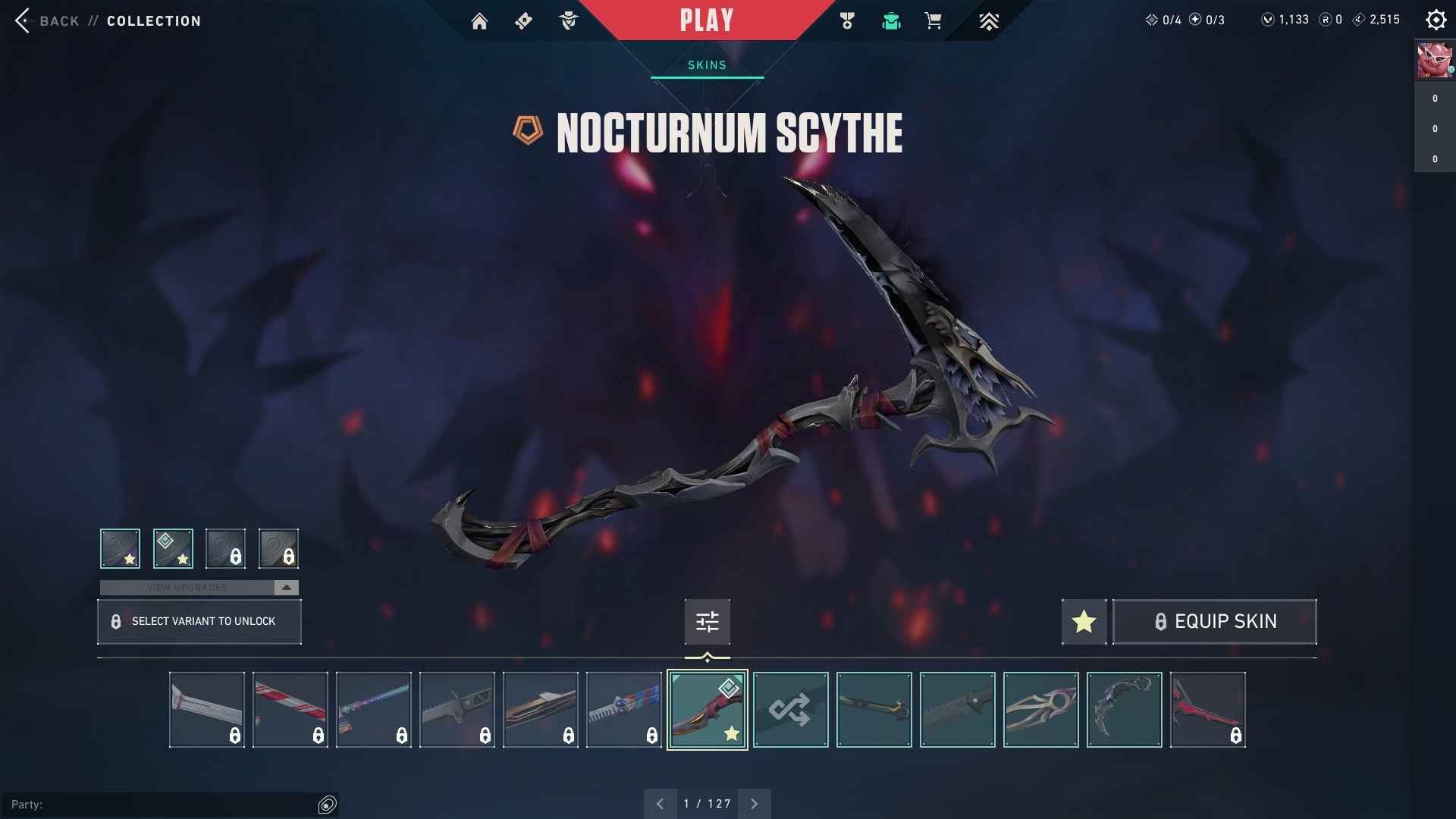The width and height of the screenshot is (1456, 819).
Task: Open the Agents page
Action: [x=568, y=20]
